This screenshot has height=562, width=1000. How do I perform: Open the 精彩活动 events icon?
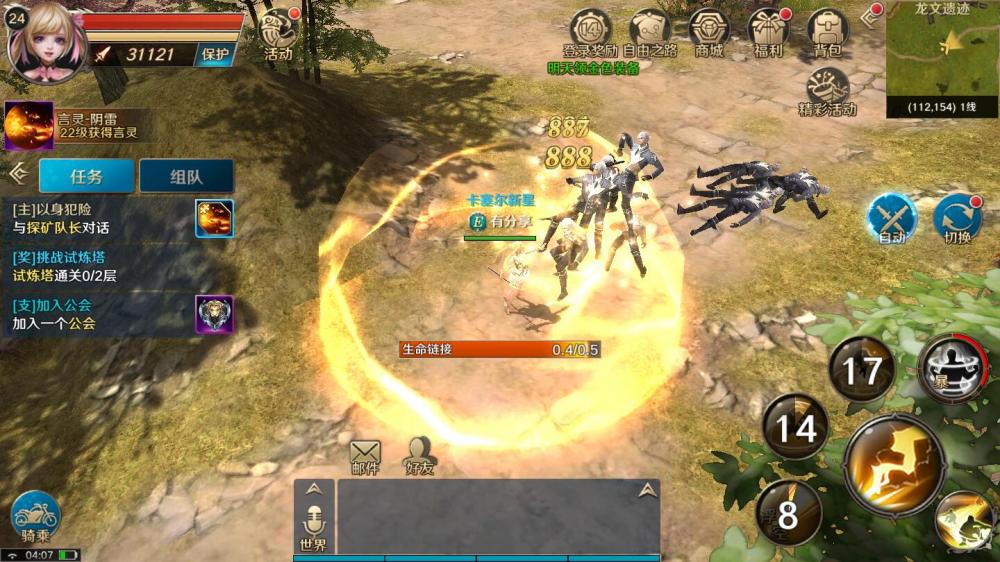(827, 91)
